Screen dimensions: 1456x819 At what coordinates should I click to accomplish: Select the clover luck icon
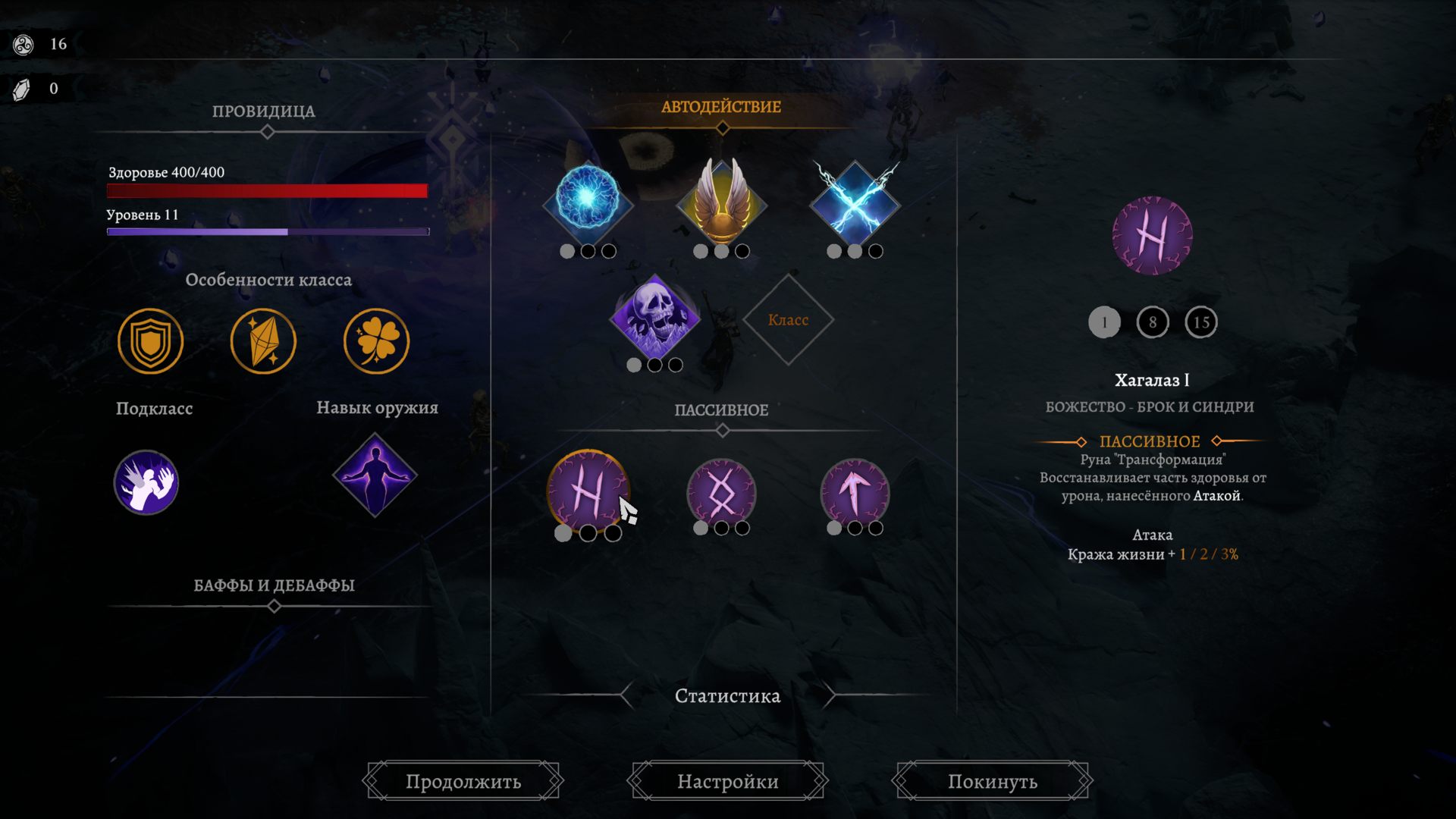[377, 340]
